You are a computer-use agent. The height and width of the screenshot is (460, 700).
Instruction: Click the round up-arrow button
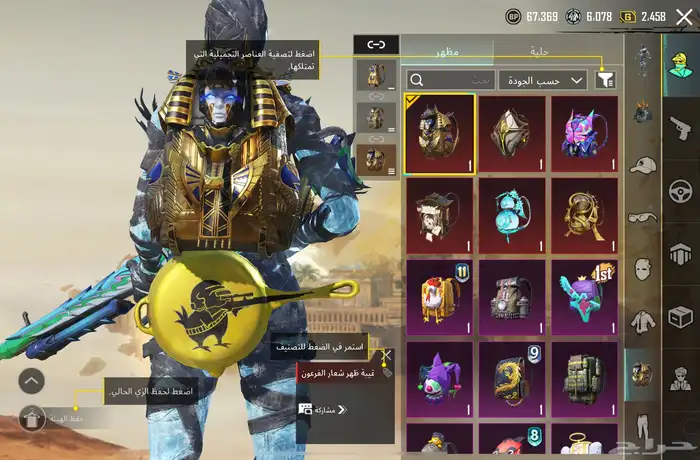click(x=32, y=380)
